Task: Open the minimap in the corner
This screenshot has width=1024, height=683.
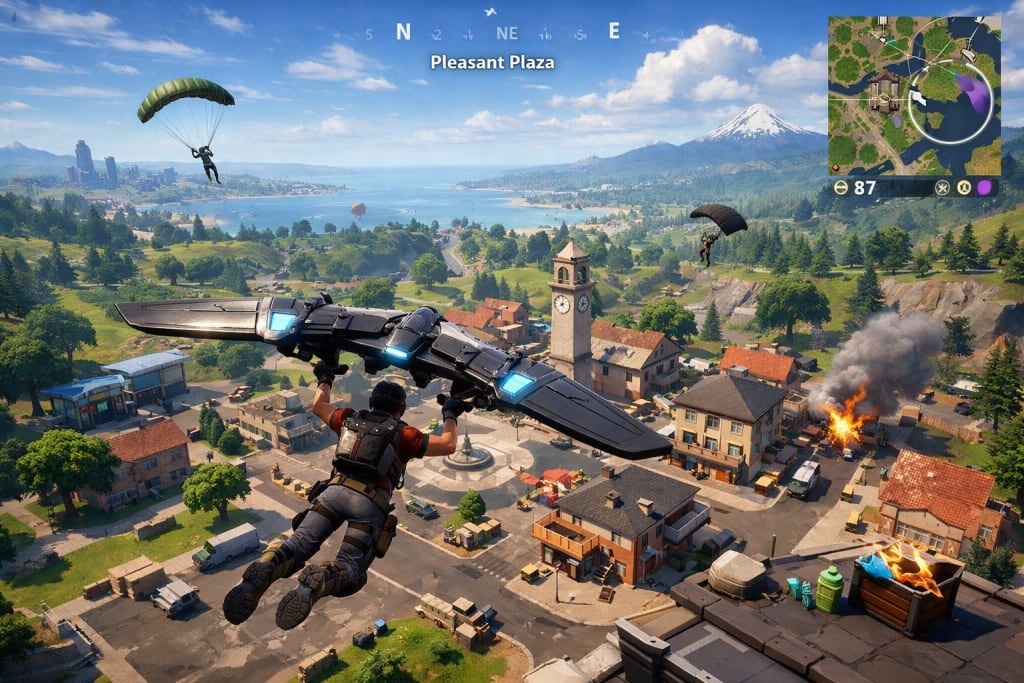Action: click(913, 95)
